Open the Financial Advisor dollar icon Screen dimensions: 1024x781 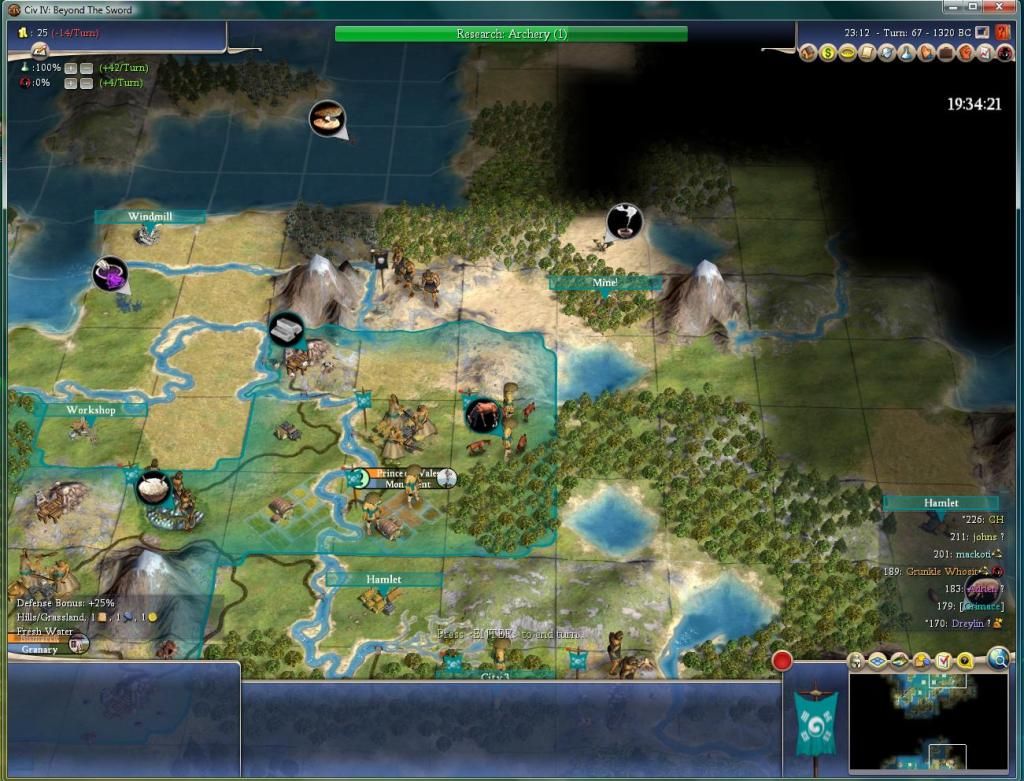[828, 53]
